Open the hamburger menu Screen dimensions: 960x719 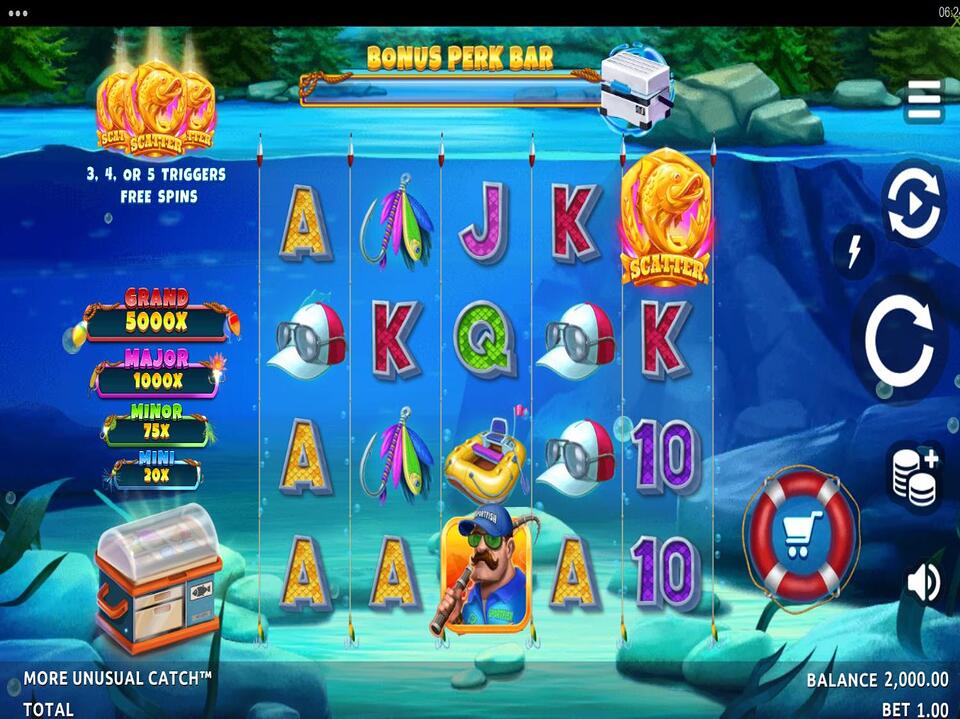pos(924,101)
